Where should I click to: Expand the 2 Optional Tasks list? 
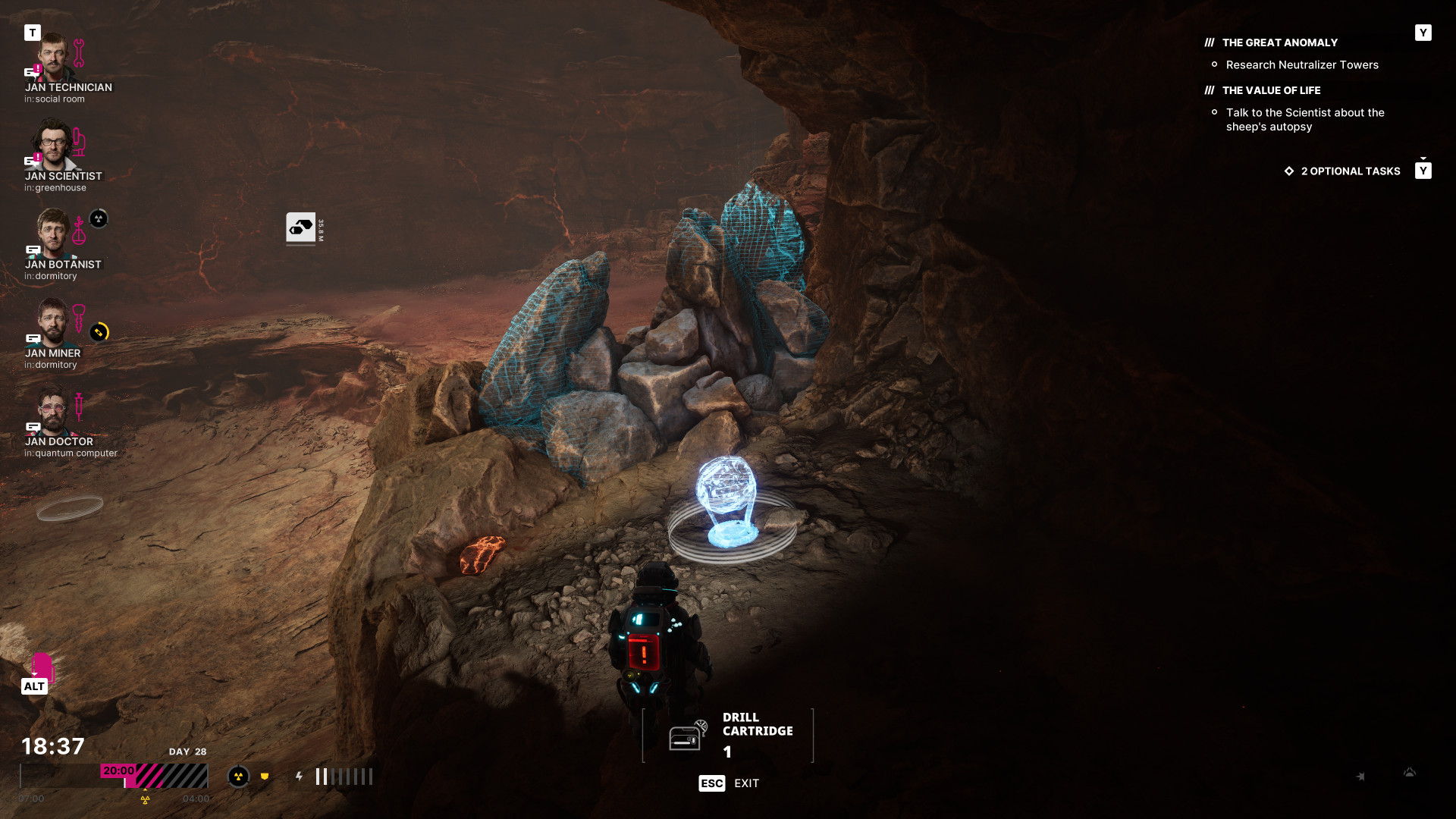(x=1350, y=171)
